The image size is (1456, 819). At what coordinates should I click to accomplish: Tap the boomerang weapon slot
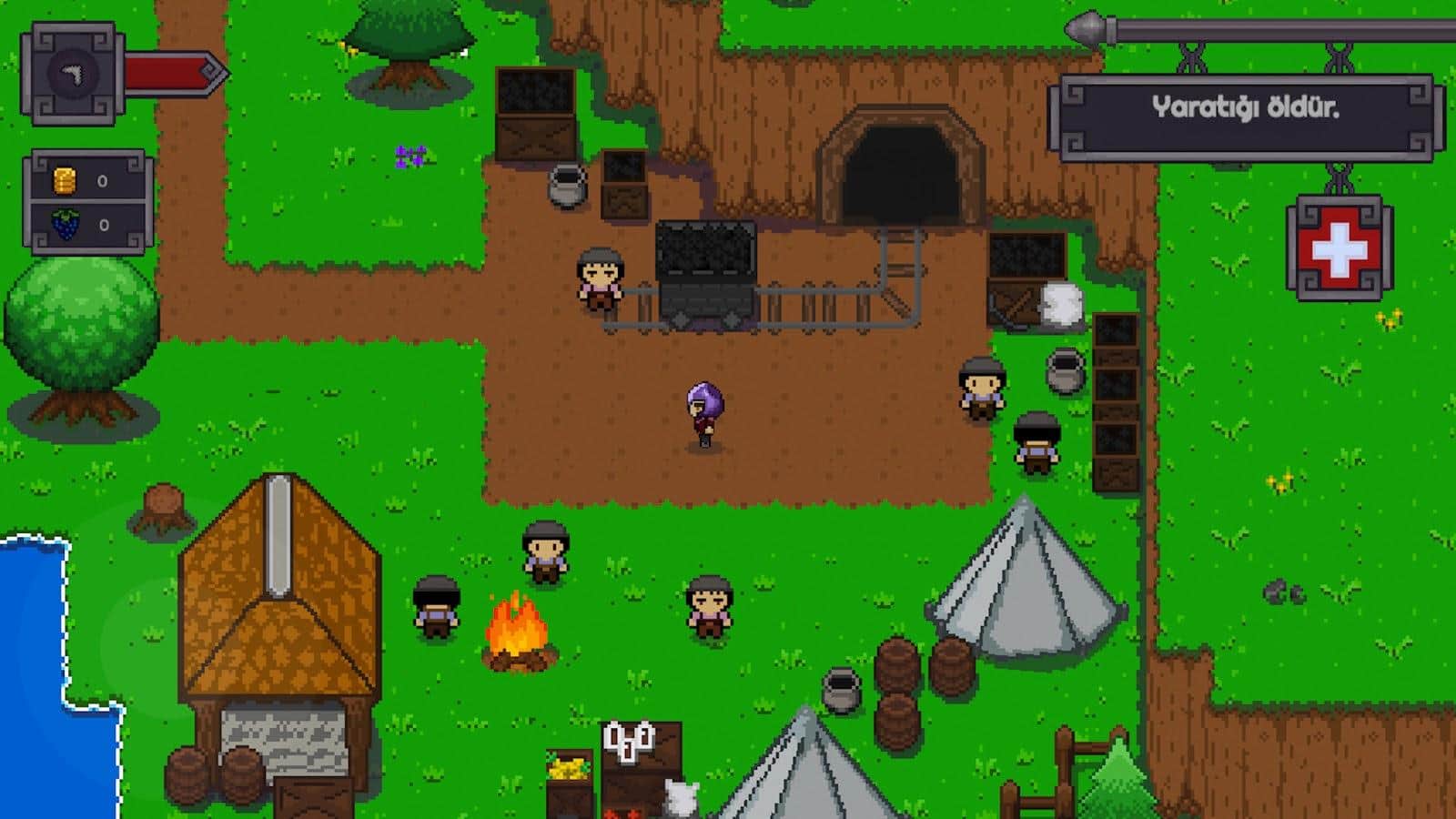click(73, 75)
